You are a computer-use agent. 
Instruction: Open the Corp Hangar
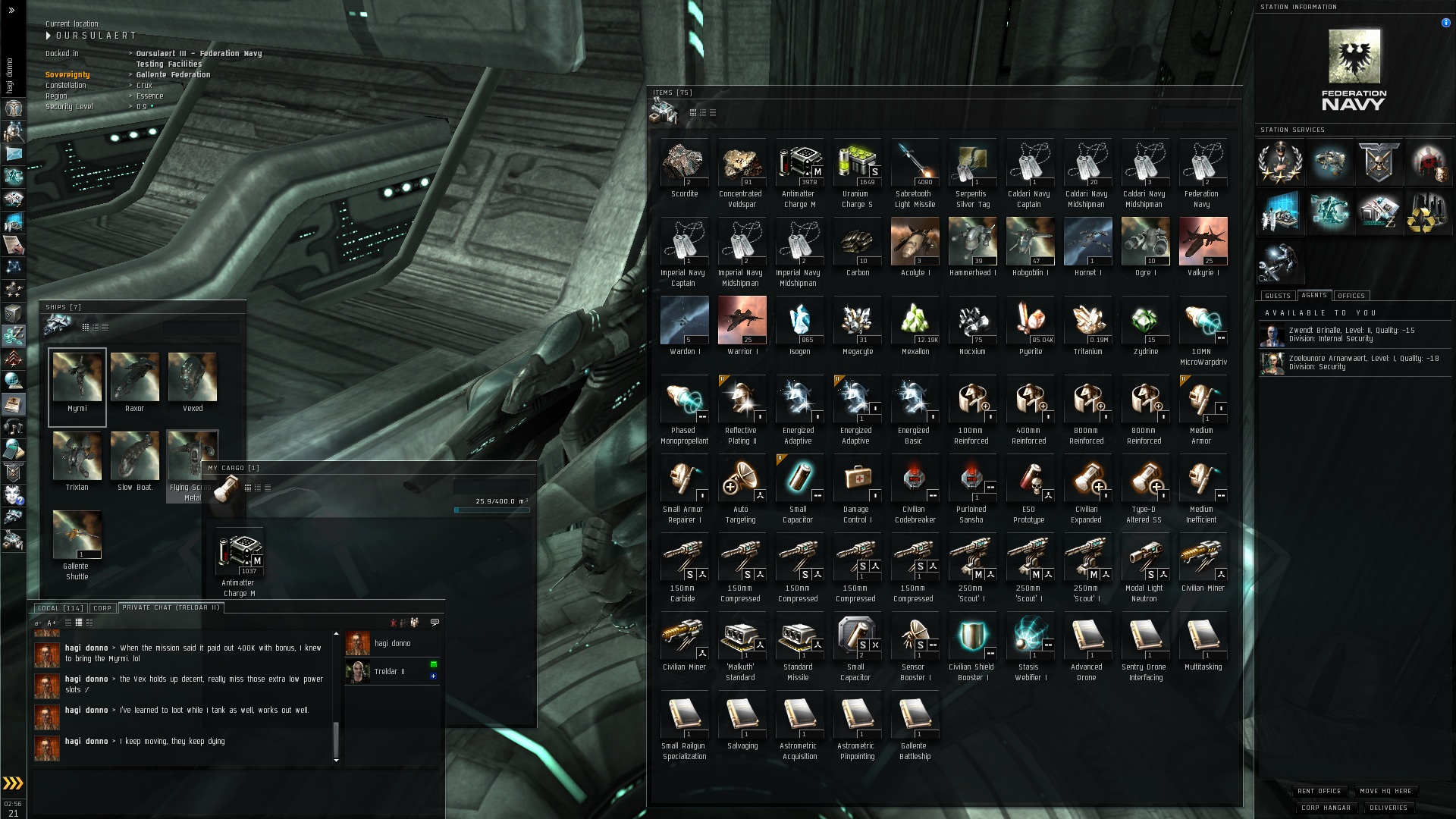[1326, 808]
